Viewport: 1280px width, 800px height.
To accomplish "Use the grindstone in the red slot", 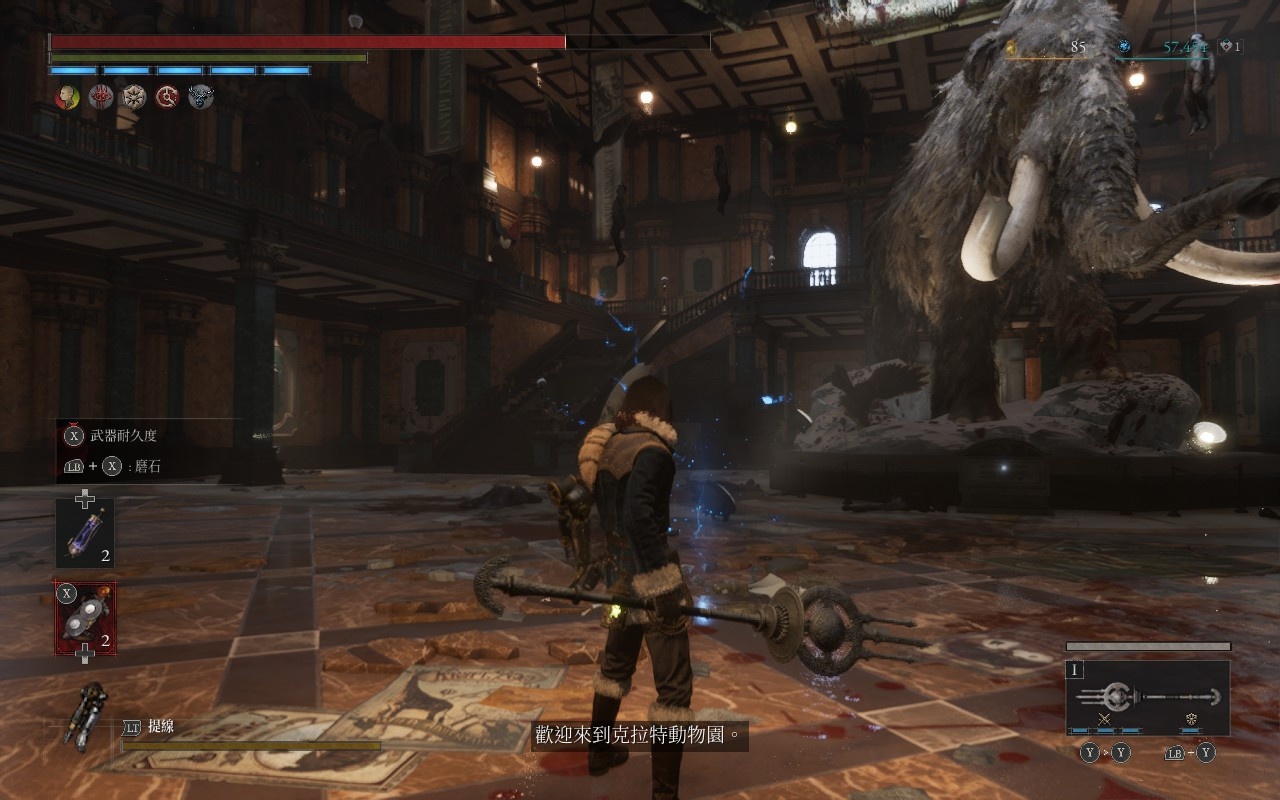I will (x=84, y=618).
